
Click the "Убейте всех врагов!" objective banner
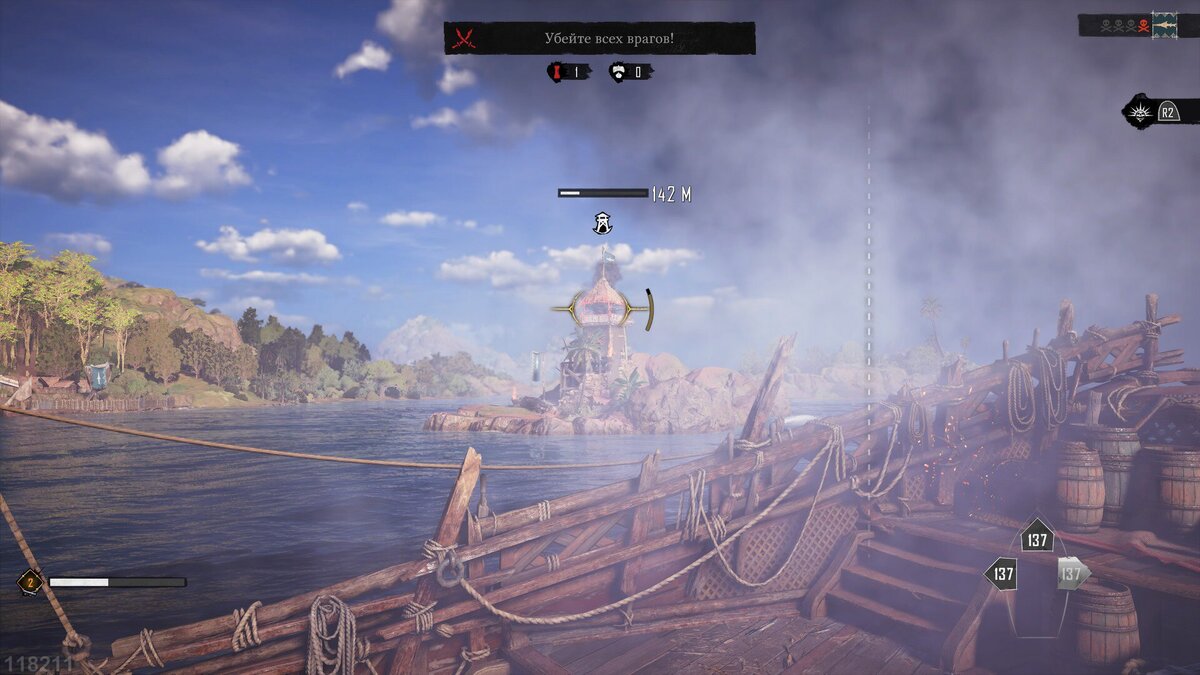599,38
